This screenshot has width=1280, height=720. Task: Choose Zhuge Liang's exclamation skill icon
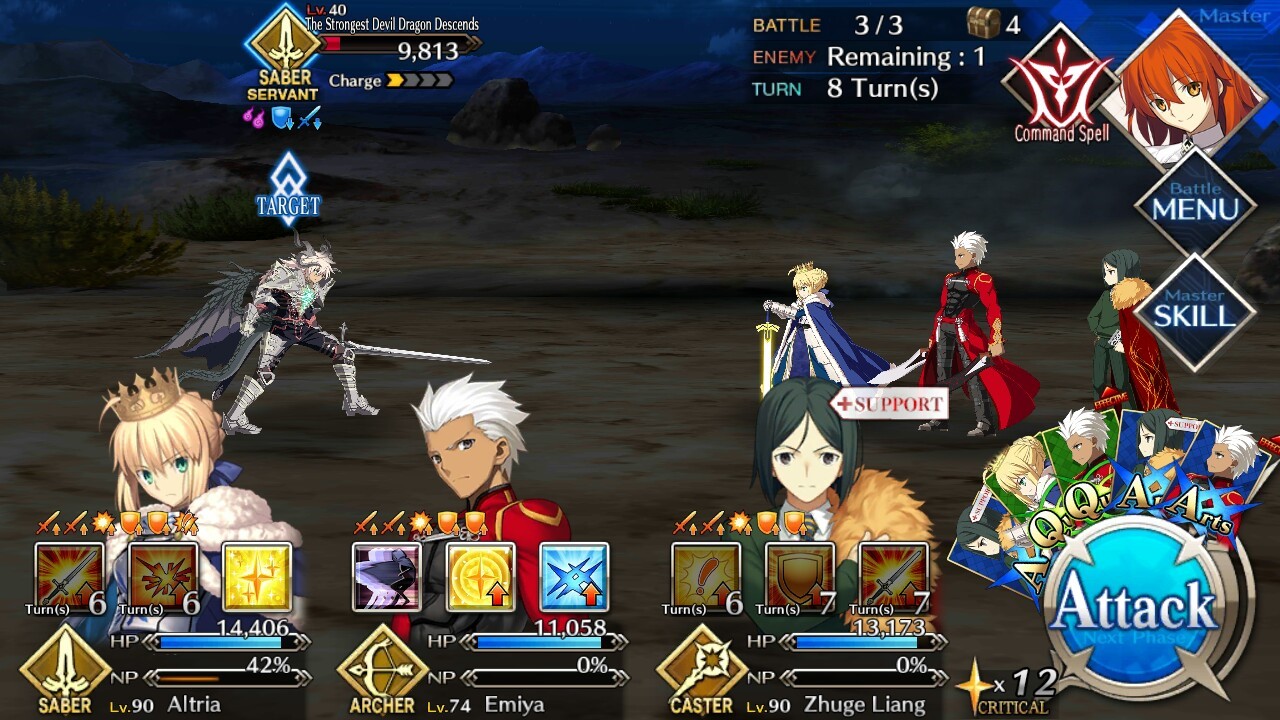[x=706, y=577]
